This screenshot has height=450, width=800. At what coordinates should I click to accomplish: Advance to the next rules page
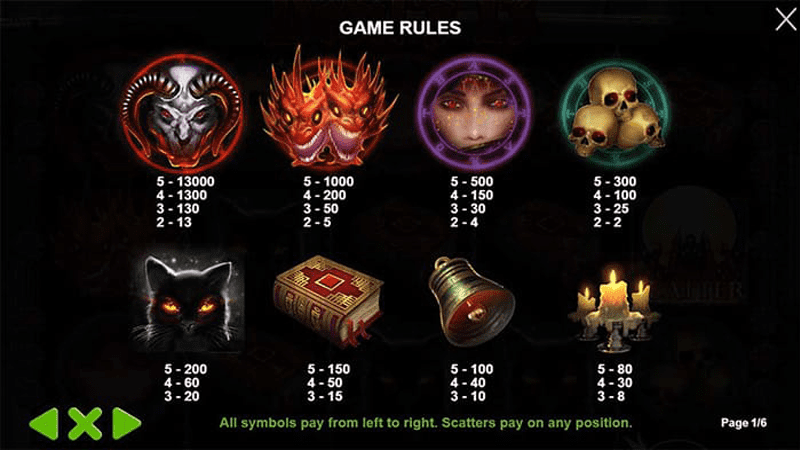click(126, 423)
